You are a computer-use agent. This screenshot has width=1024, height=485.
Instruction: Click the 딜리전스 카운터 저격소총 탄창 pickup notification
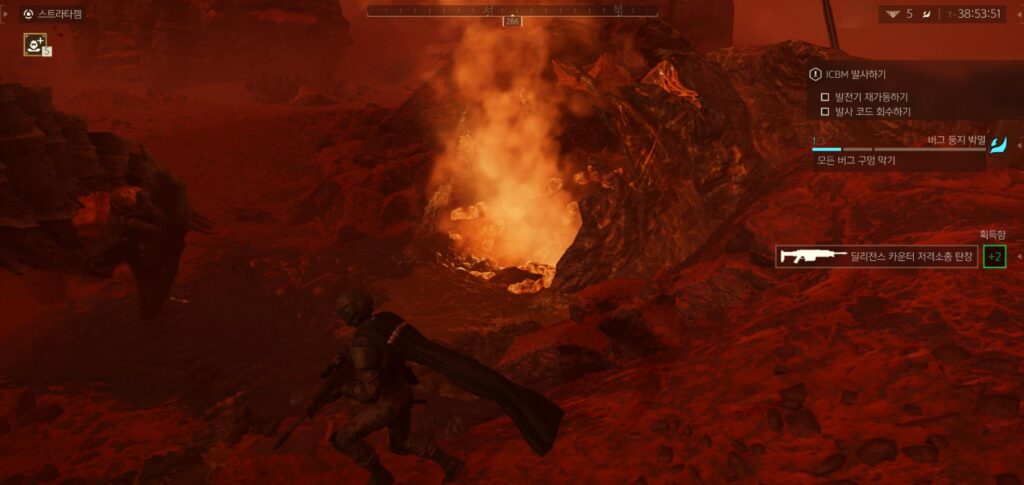876,257
